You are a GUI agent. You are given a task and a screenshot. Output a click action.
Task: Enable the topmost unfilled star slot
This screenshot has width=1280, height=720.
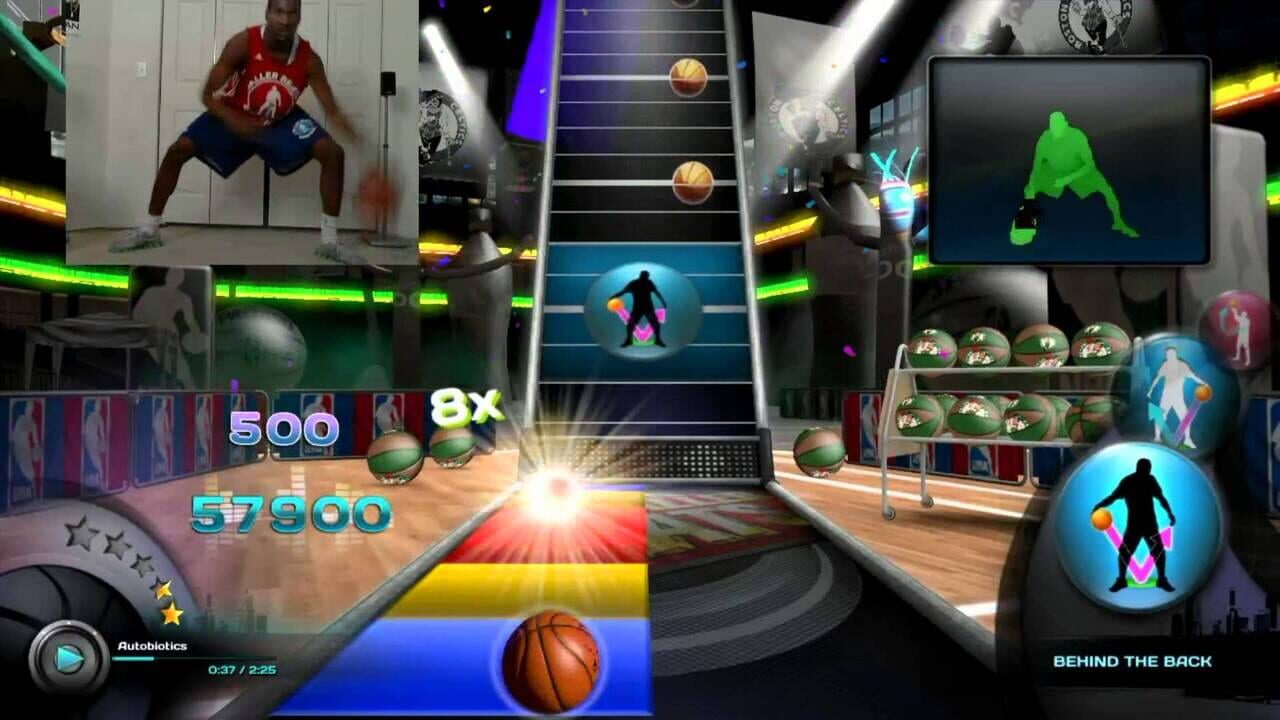(x=81, y=535)
